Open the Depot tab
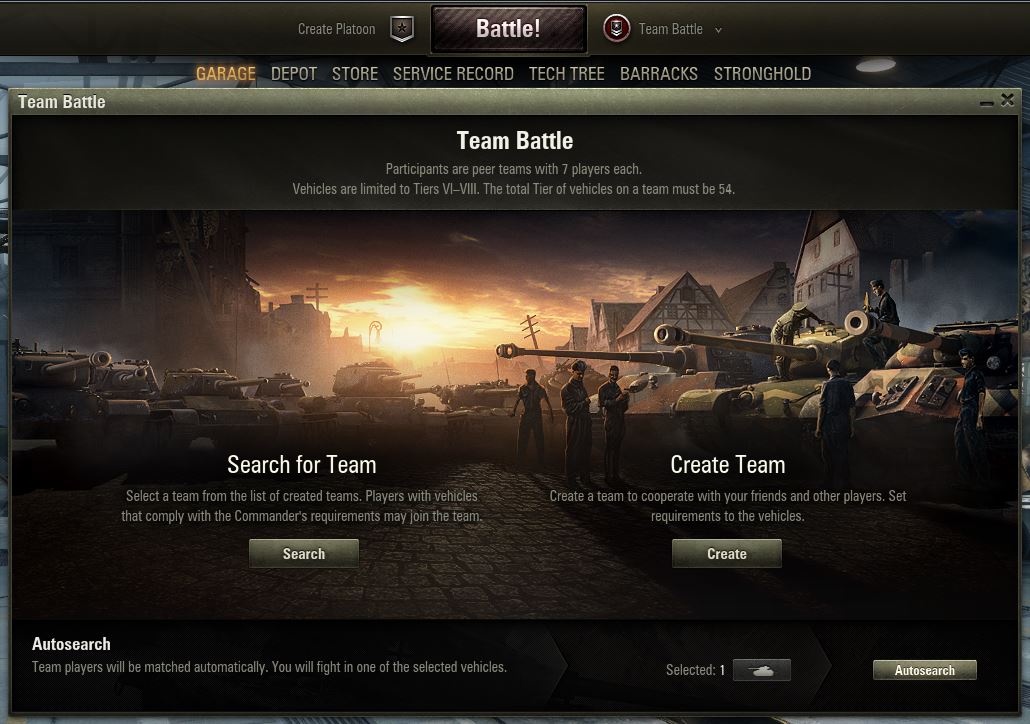This screenshot has width=1030, height=724. (x=294, y=74)
